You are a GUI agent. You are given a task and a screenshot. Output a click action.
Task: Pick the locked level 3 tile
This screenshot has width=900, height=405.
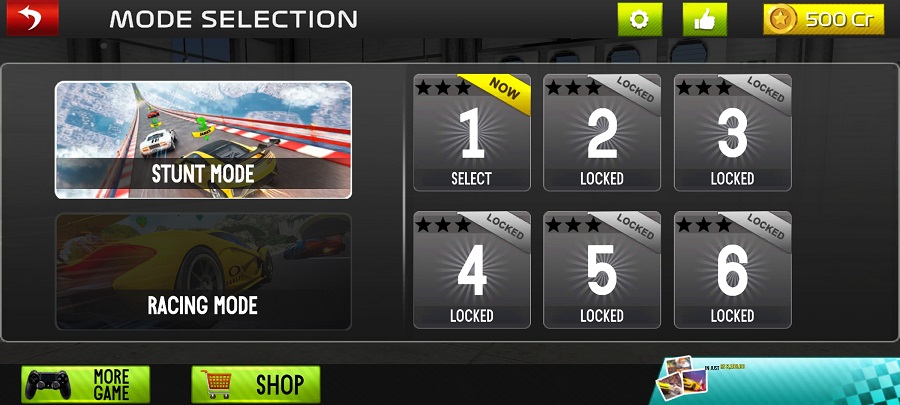click(x=732, y=132)
